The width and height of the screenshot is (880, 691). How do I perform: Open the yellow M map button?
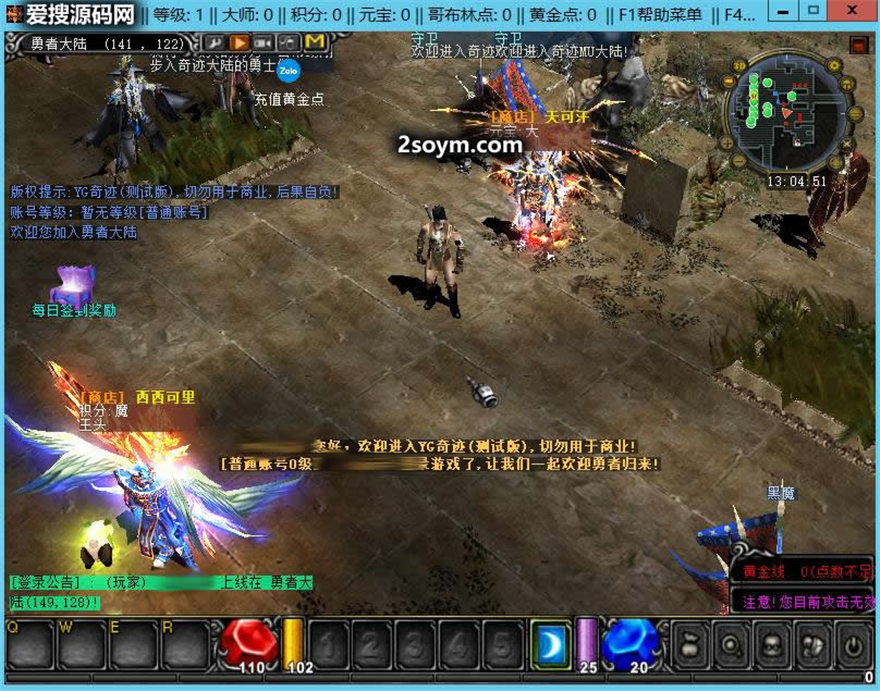pos(315,42)
